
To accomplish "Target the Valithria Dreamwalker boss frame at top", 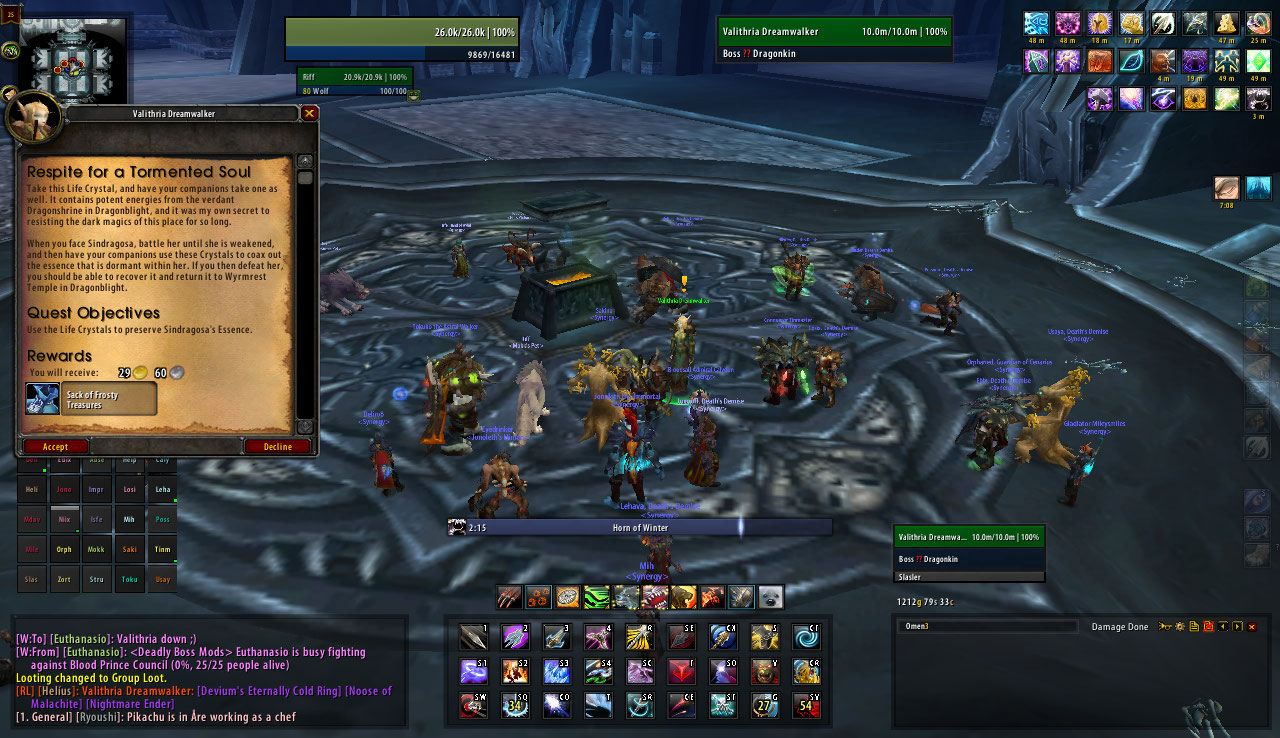I will tap(834, 32).
